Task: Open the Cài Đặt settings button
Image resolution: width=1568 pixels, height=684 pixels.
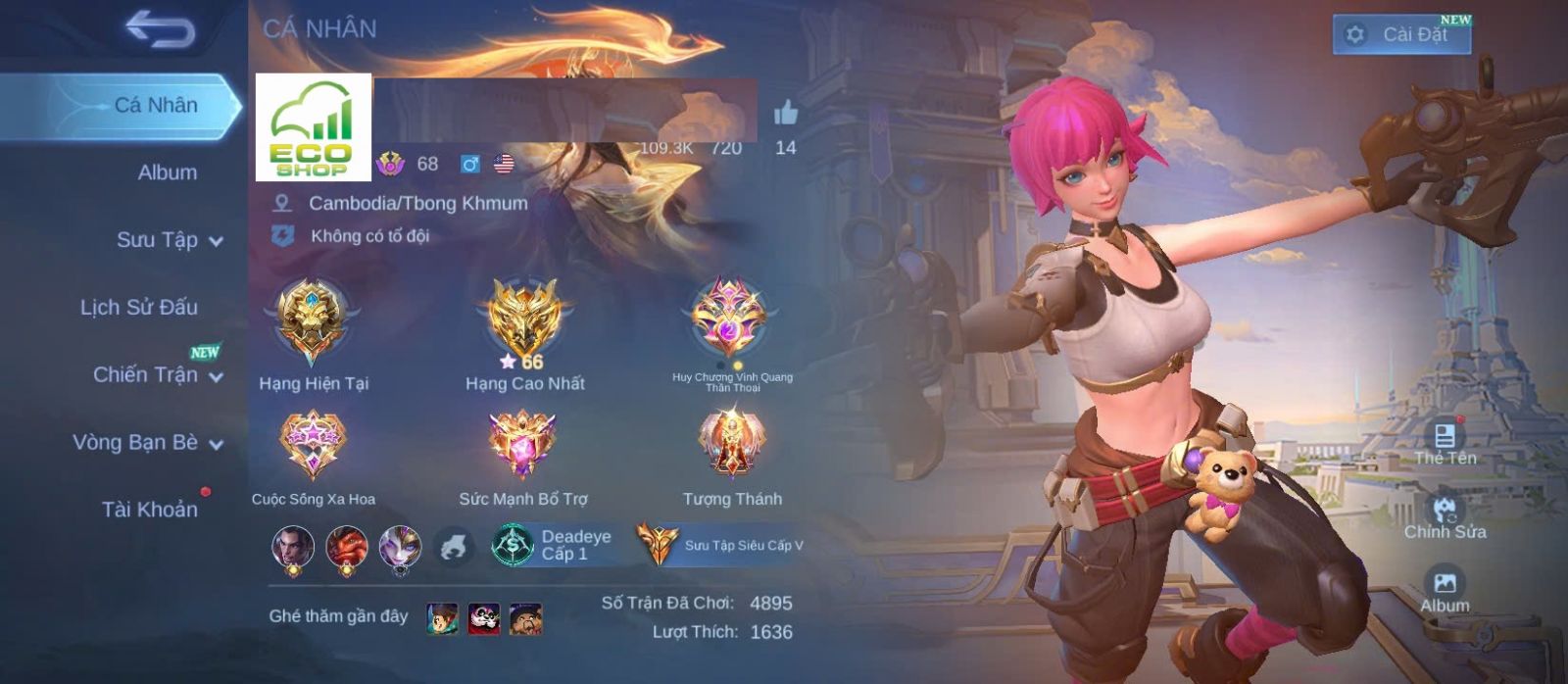Action: tap(1401, 34)
